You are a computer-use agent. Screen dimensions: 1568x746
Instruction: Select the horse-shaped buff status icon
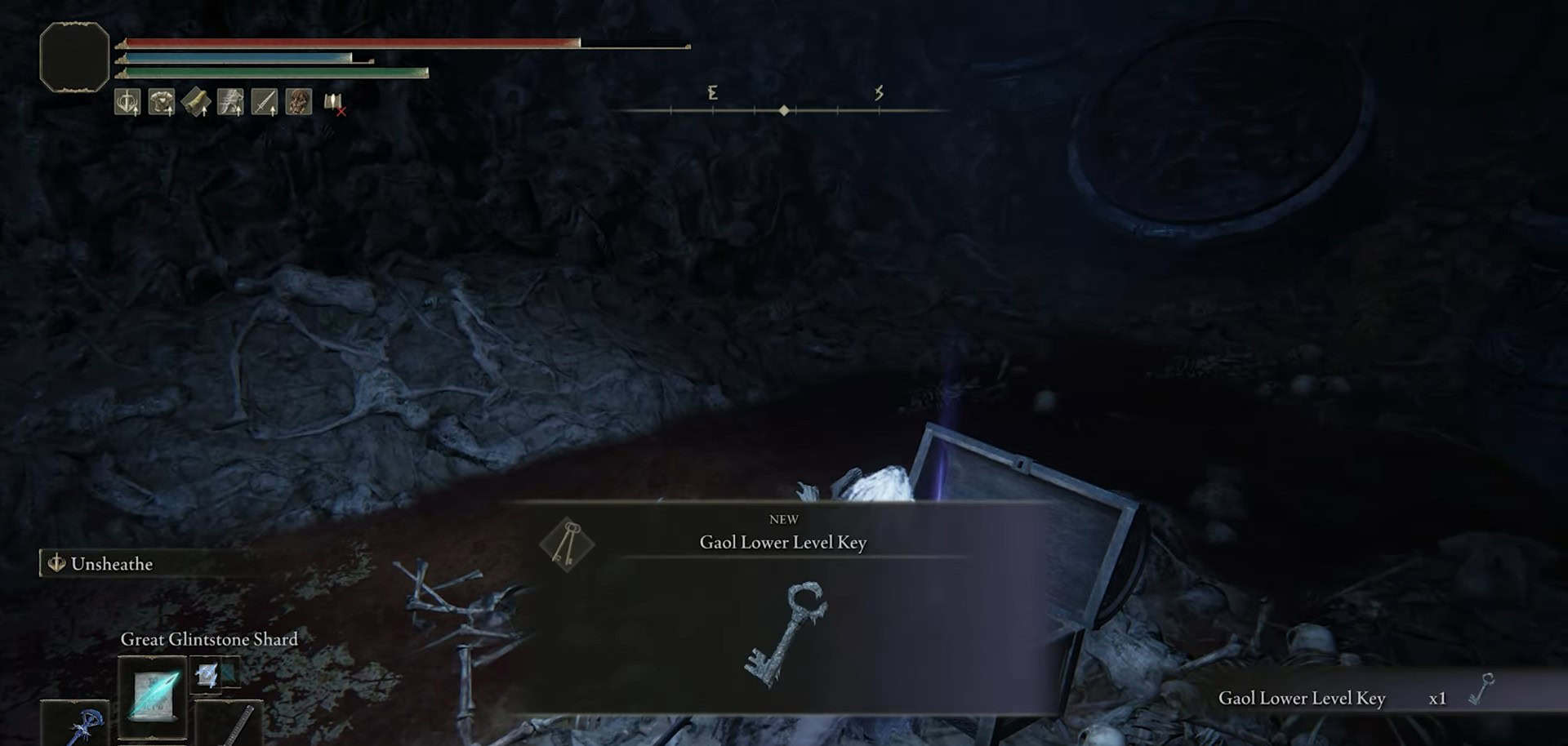pos(230,102)
